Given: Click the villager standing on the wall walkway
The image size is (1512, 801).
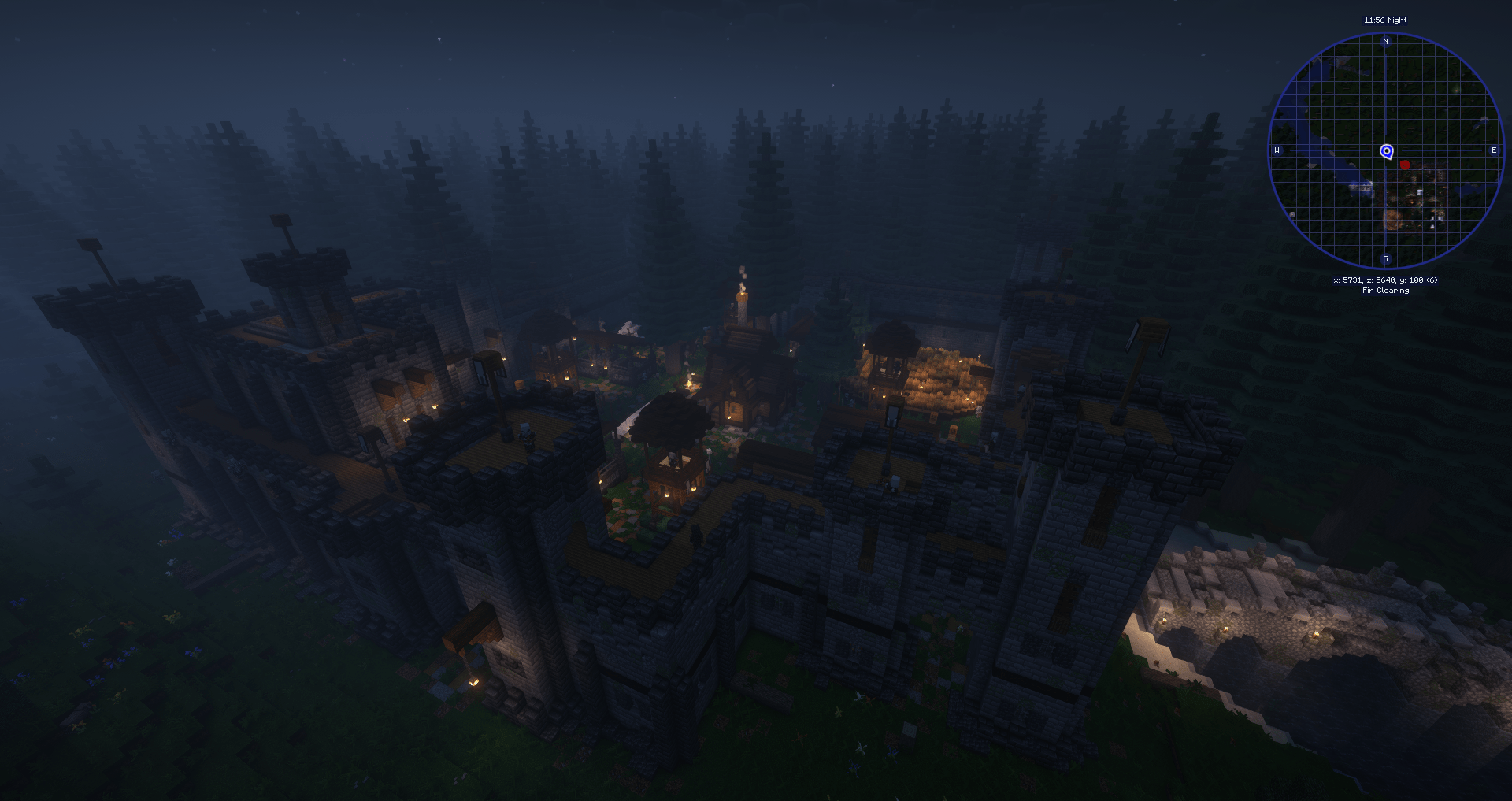Looking at the screenshot, I should coord(527,438).
